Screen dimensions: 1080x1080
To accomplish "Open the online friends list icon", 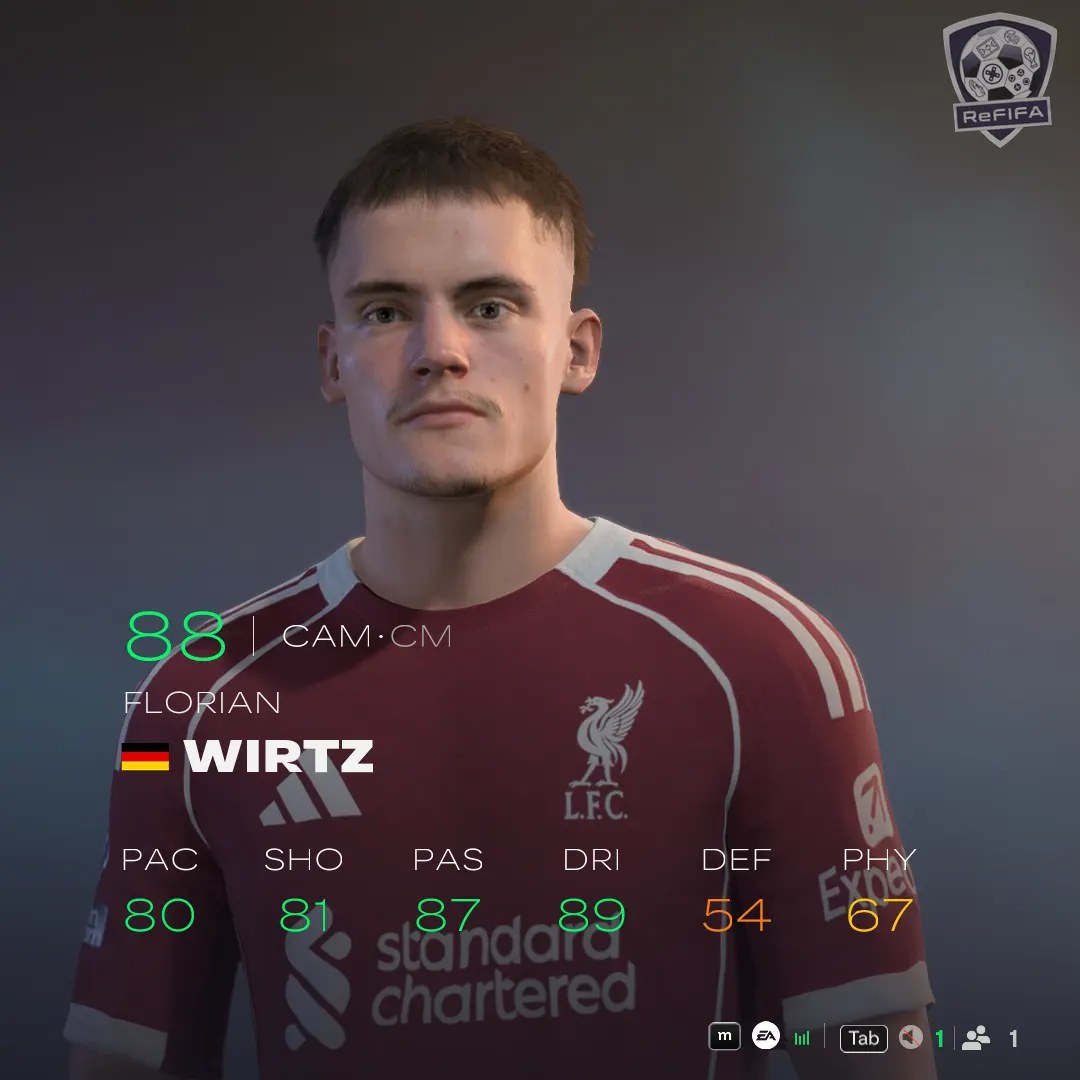I will pyautogui.click(x=975, y=1038).
